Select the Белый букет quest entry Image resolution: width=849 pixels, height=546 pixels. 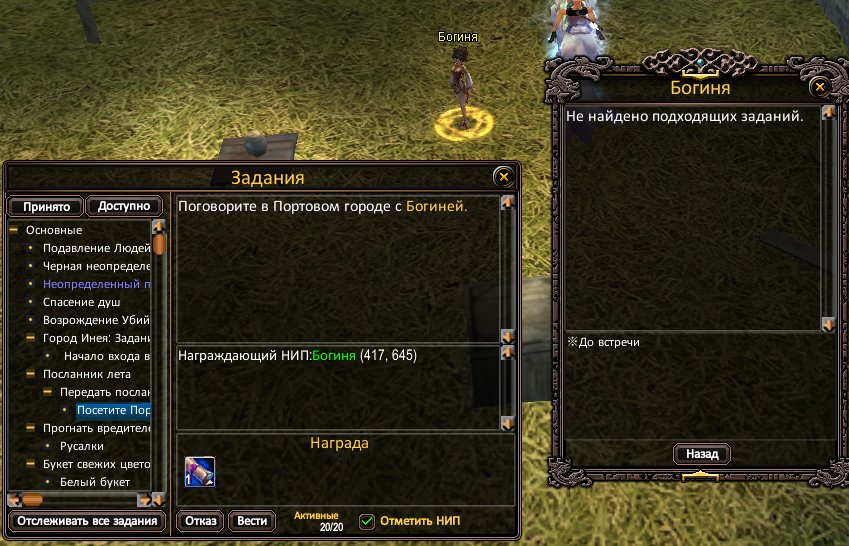(x=96, y=482)
